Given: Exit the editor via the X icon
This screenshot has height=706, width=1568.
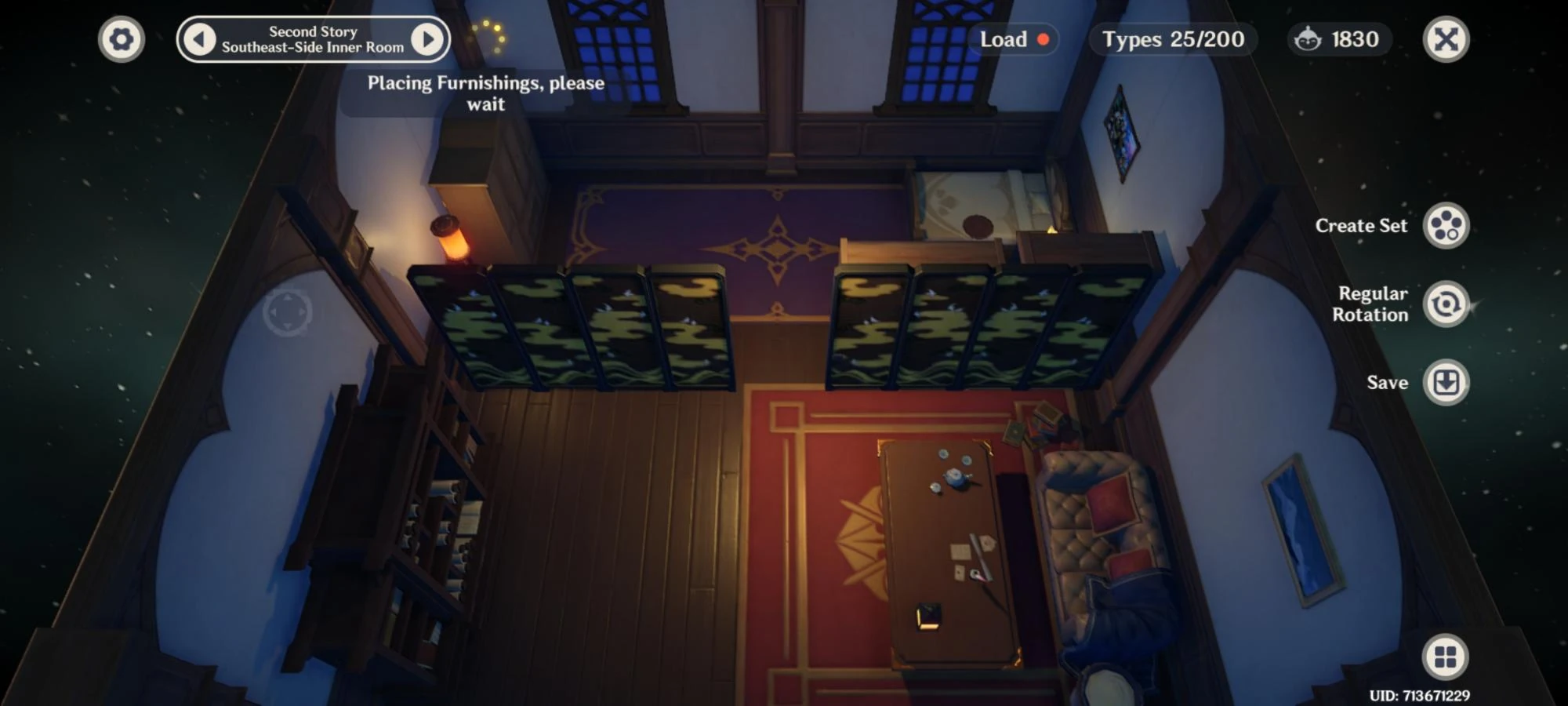Looking at the screenshot, I should pos(1446,38).
